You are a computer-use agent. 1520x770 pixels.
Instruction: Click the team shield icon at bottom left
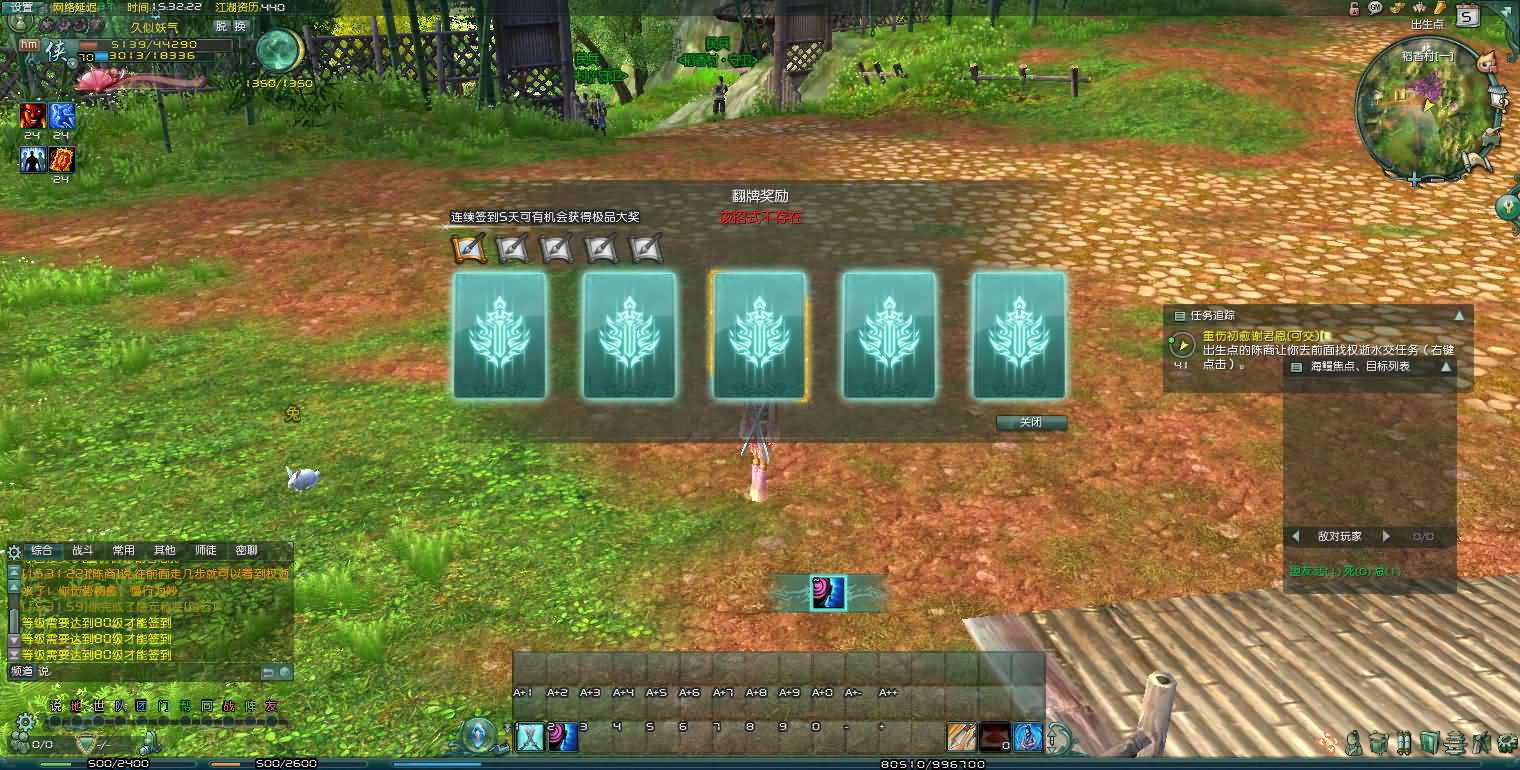86,744
